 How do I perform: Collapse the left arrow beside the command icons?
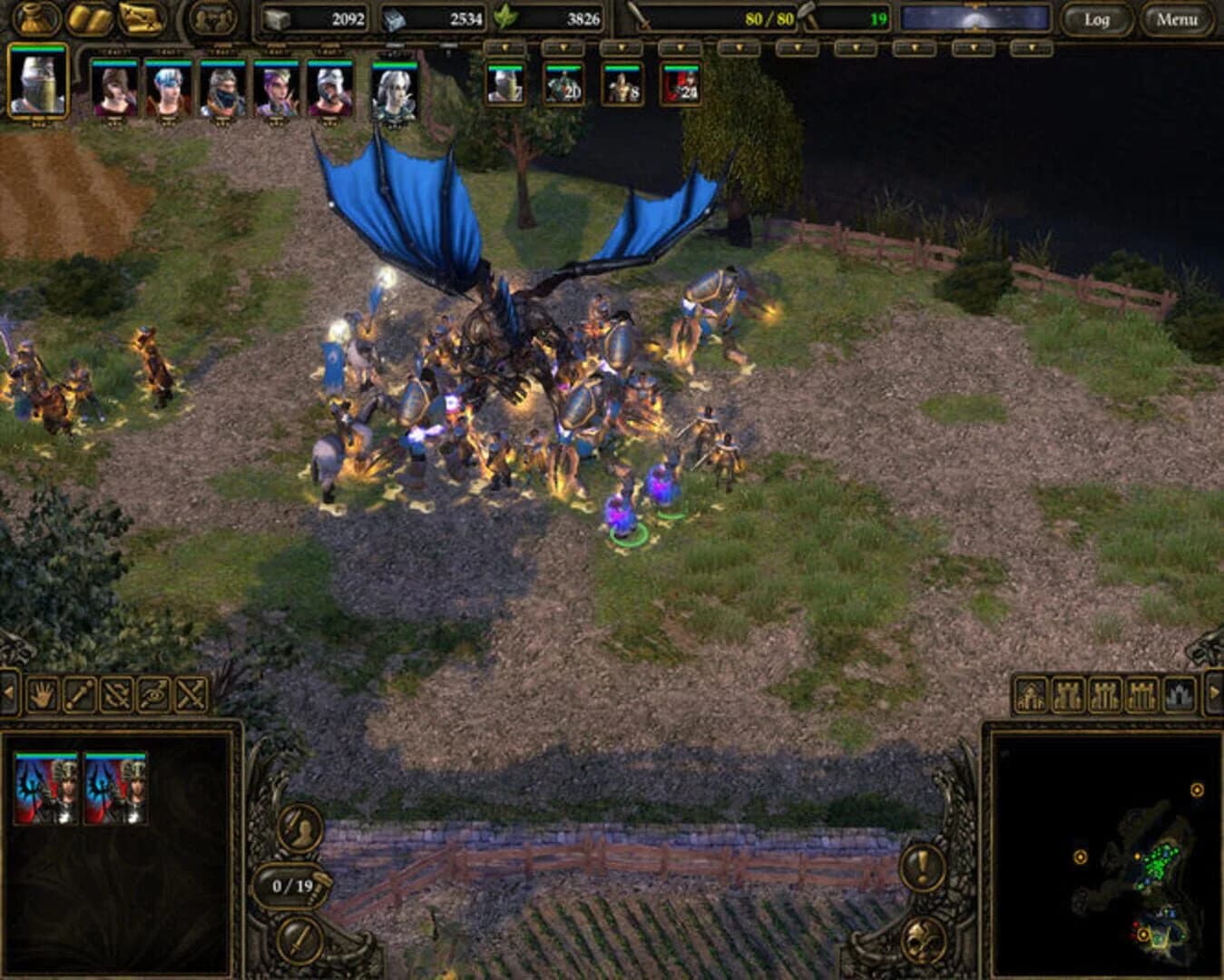coord(8,694)
